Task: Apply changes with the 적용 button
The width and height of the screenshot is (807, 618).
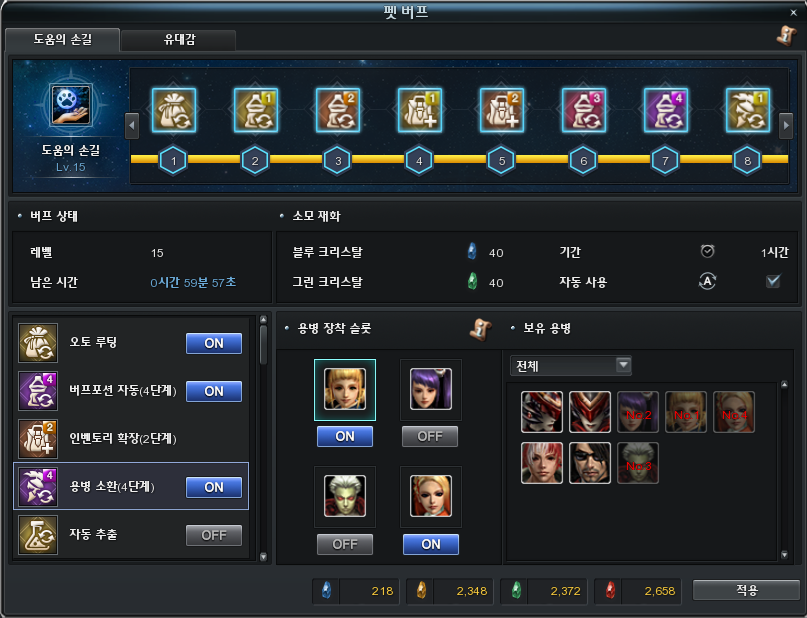Action: pos(746,590)
